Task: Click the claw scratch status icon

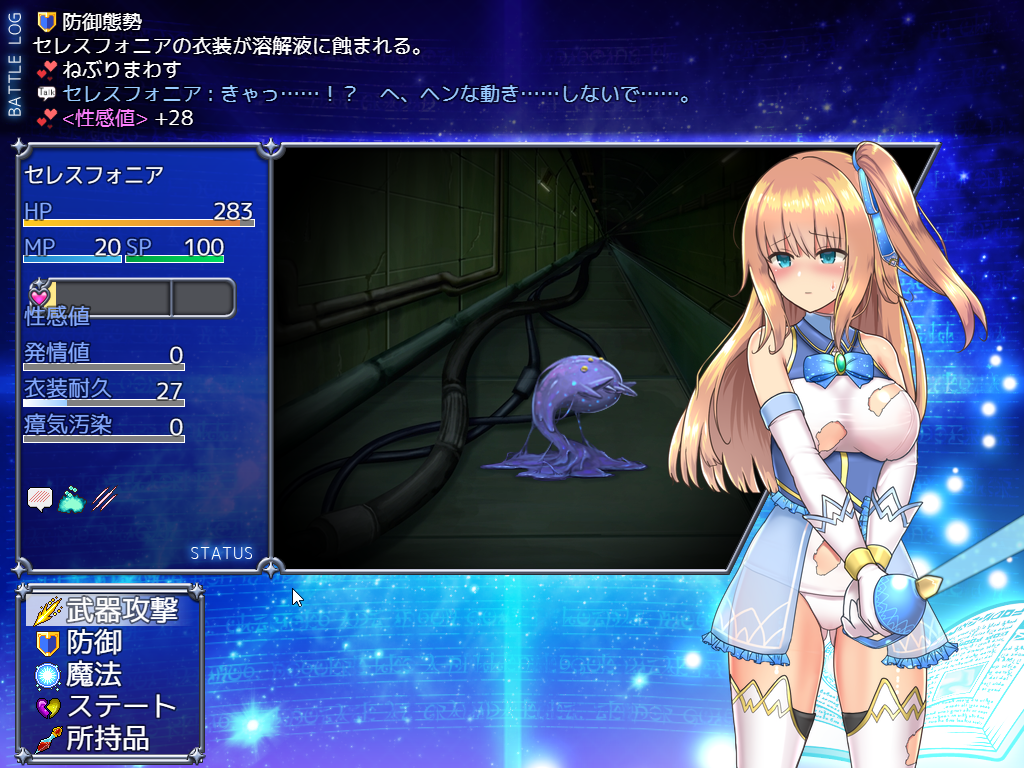Action: (x=105, y=497)
